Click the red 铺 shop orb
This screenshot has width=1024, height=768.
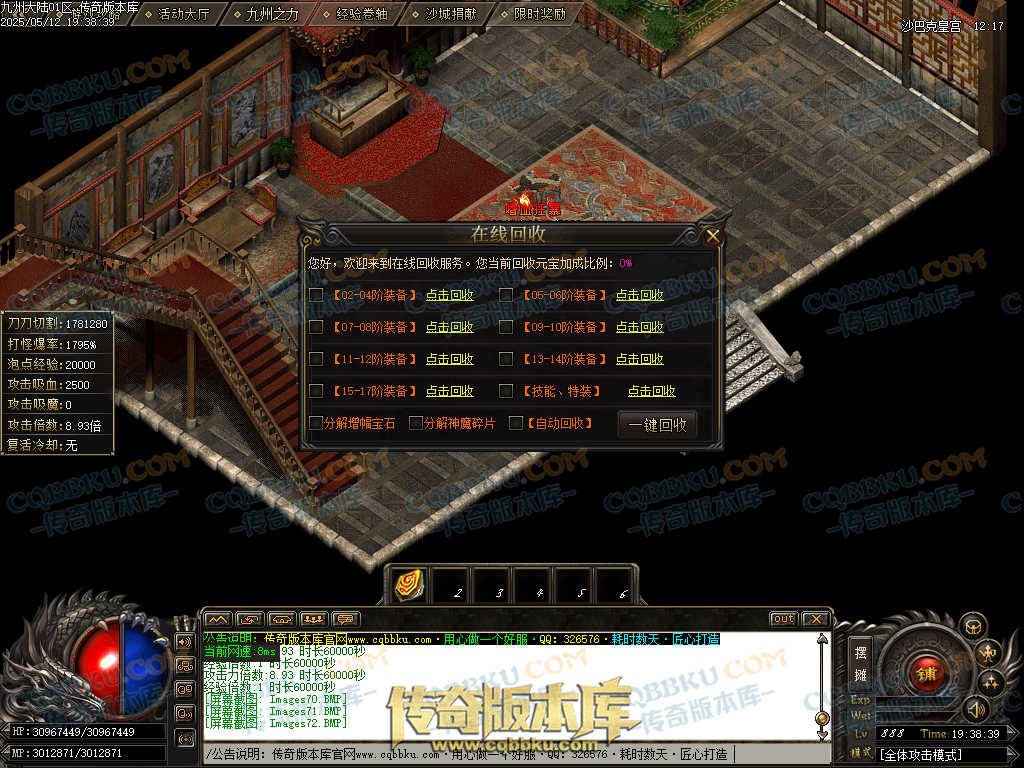[x=927, y=672]
